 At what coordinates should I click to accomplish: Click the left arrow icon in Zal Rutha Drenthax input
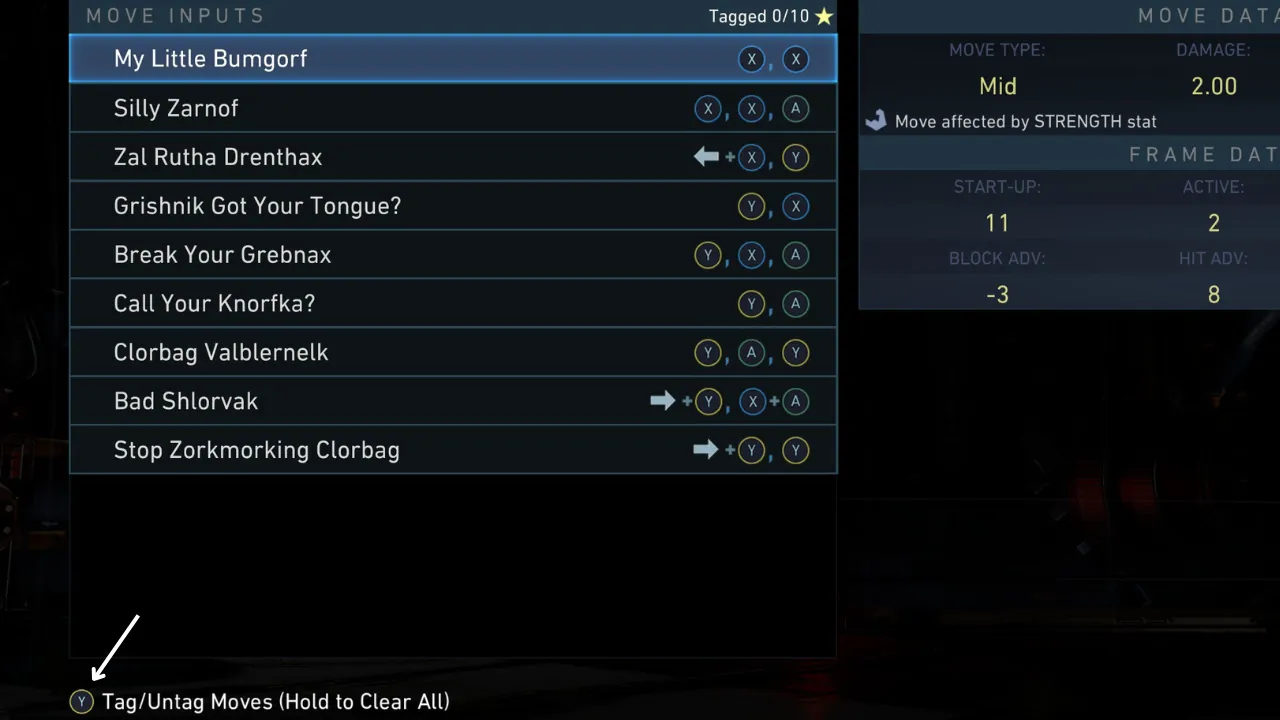click(705, 157)
